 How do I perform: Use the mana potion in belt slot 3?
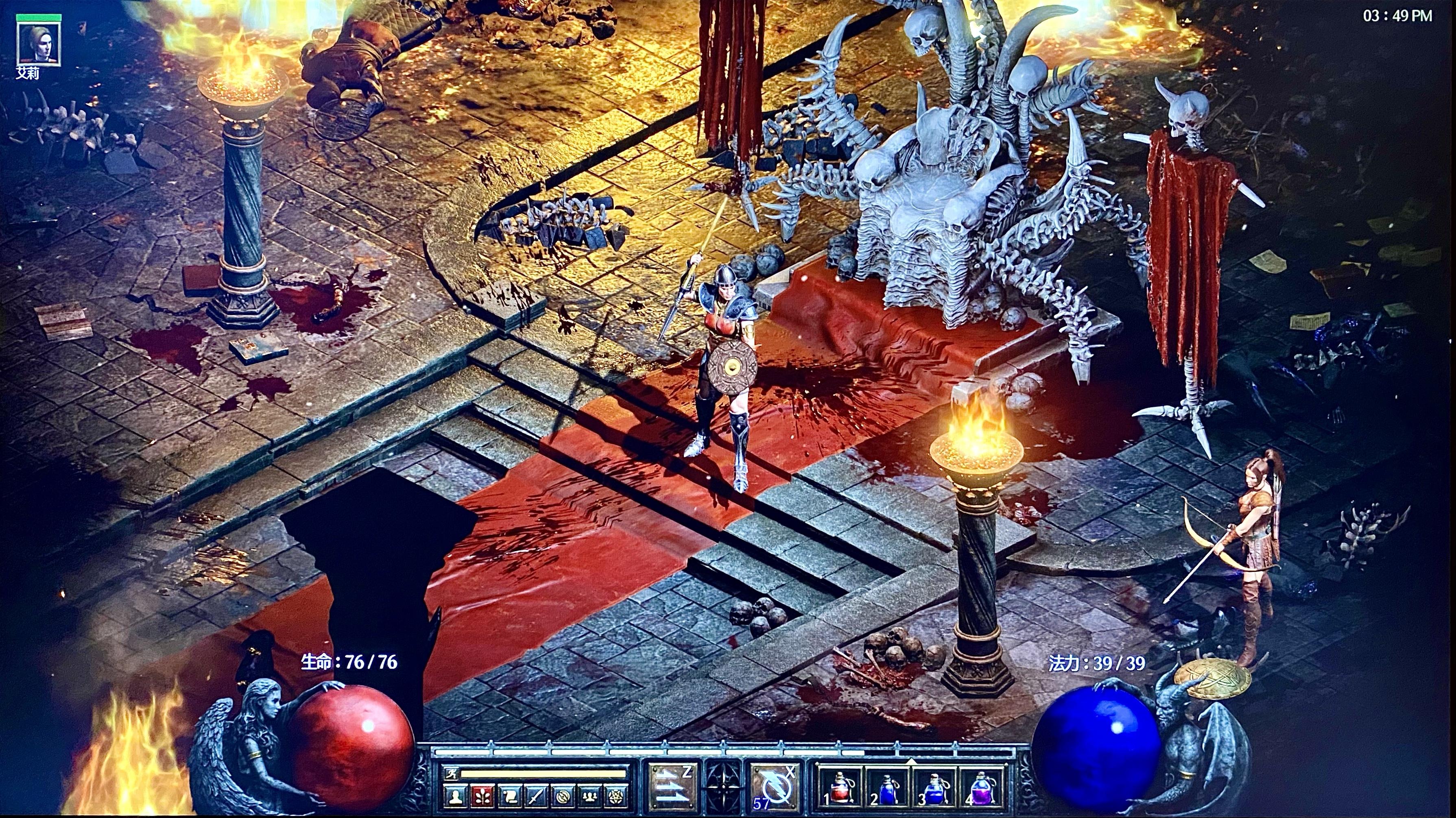(933, 788)
